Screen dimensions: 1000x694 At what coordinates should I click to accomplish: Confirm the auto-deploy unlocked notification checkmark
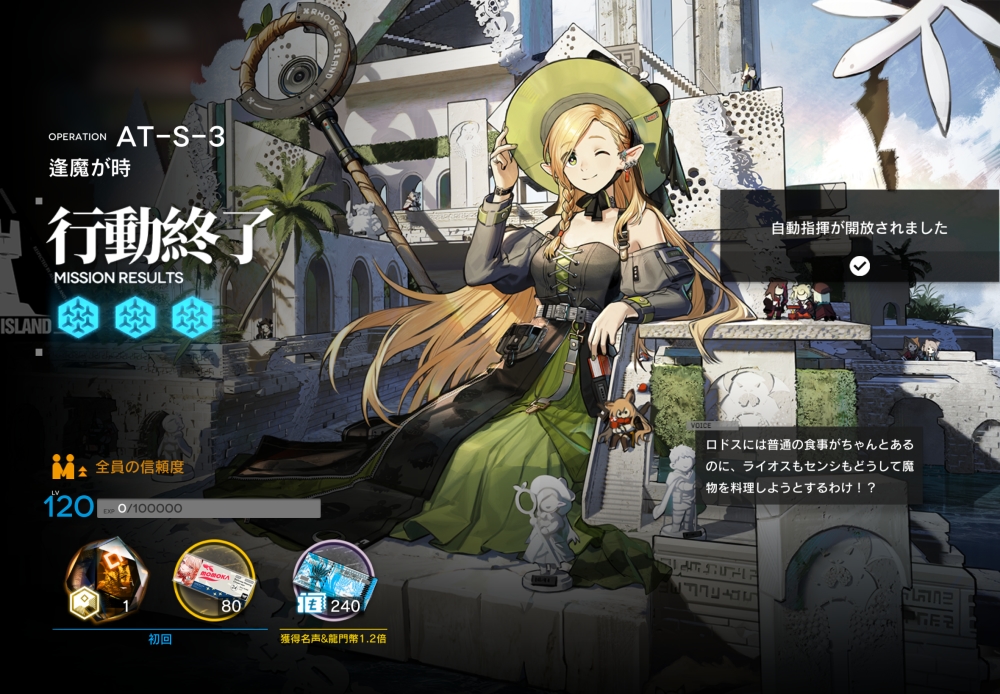pos(859,265)
